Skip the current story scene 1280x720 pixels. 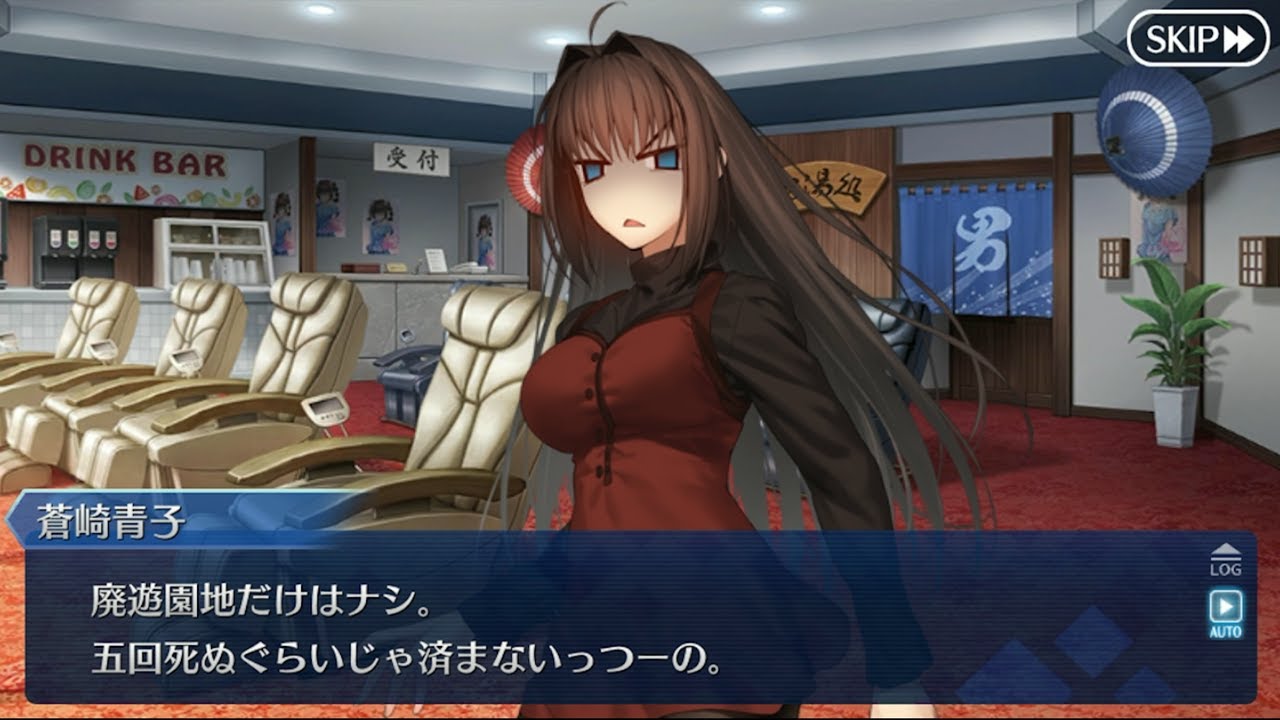[1197, 39]
